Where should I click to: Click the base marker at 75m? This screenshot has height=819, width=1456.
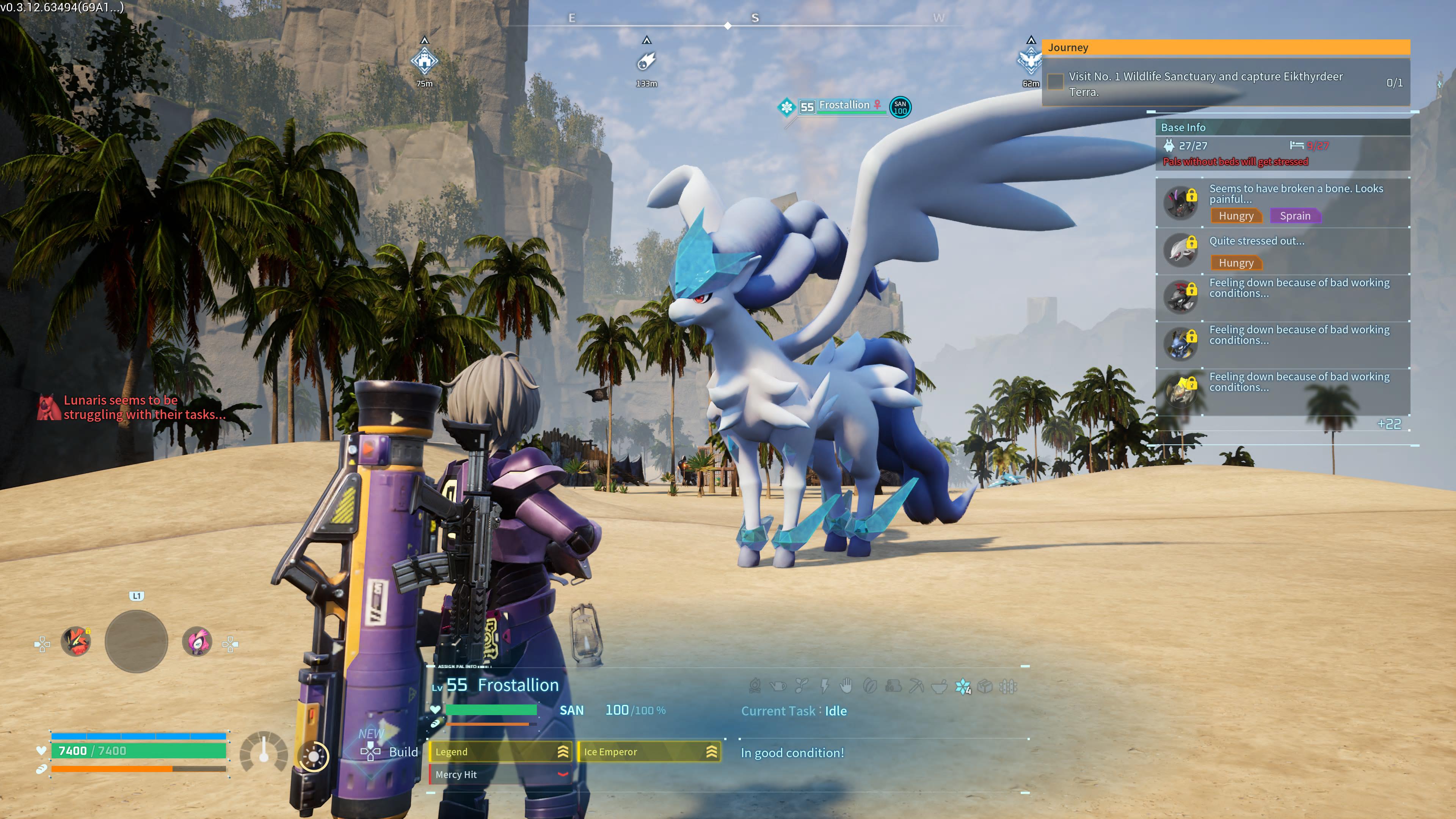425,61
